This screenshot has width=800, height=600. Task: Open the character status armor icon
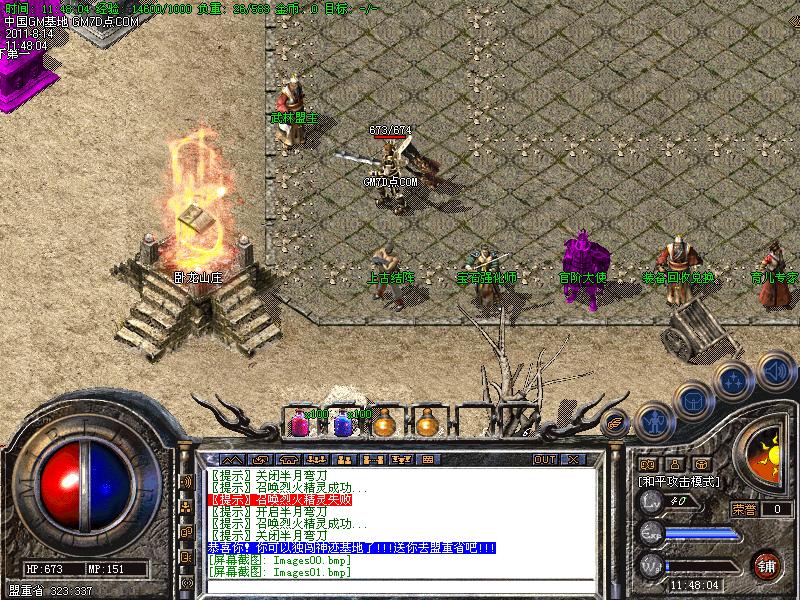coord(652,422)
